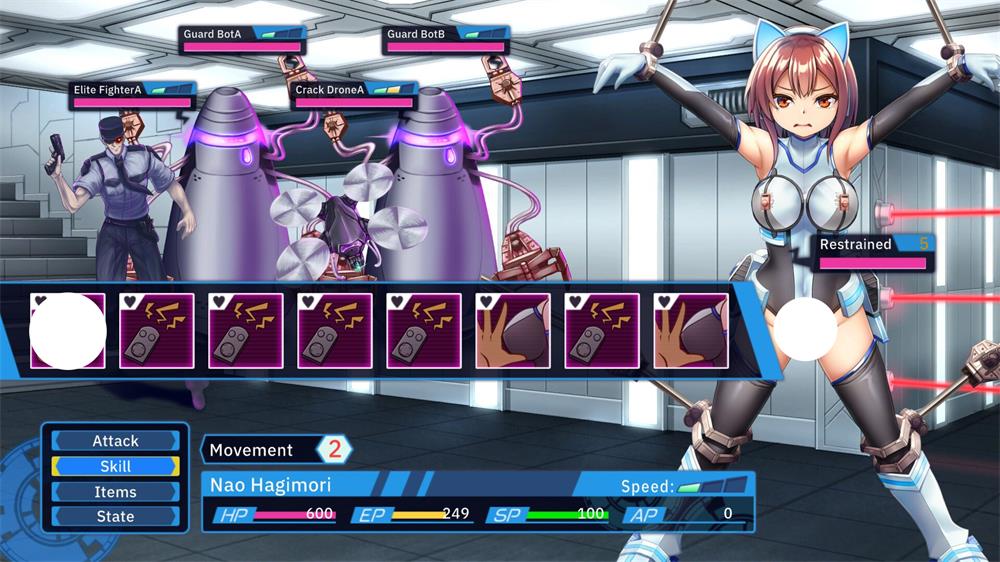Choose the Attack command

tap(115, 441)
